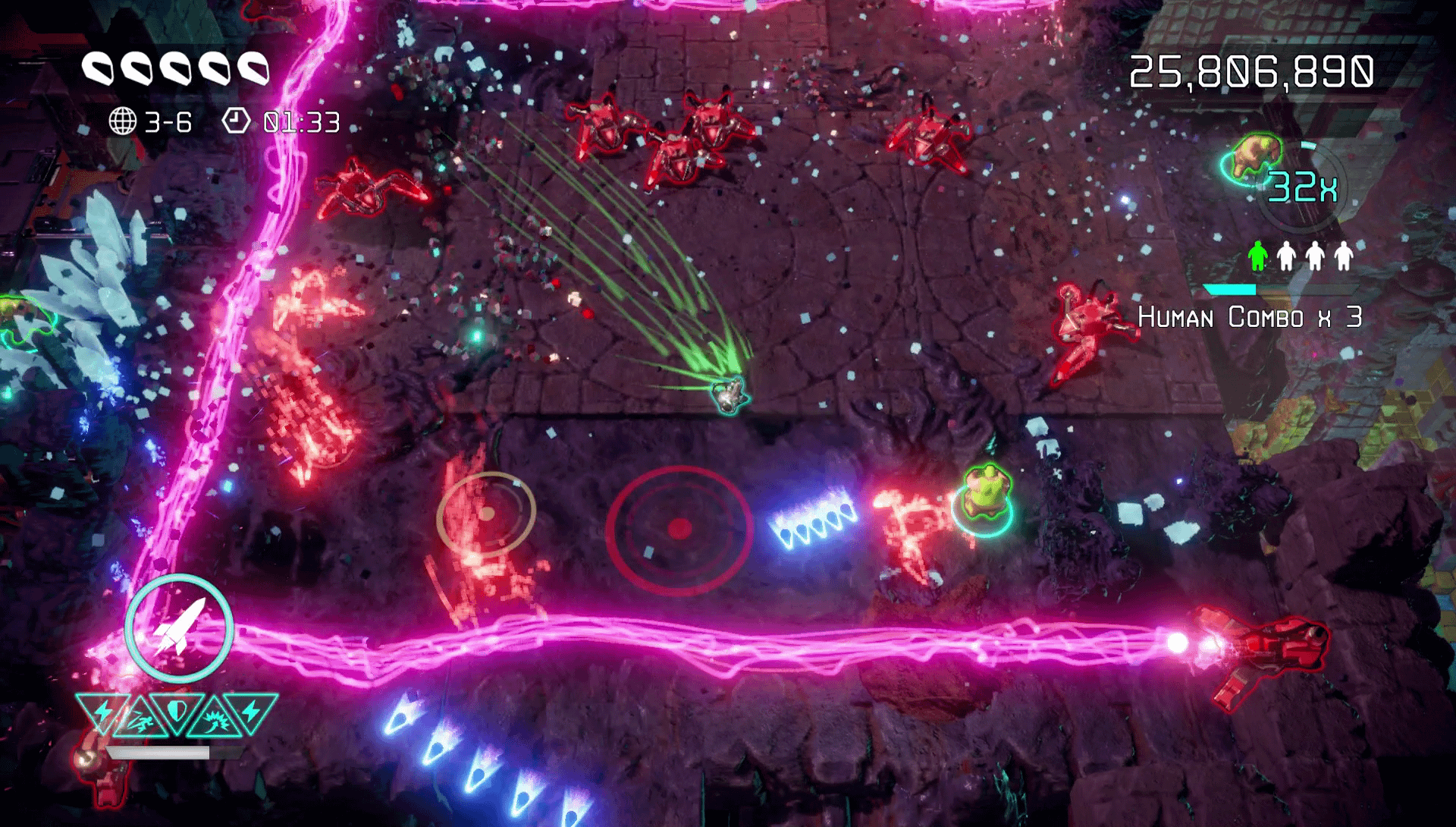The image size is (1456, 827).
Task: Click the 32x multiplier ring
Action: [1303, 187]
